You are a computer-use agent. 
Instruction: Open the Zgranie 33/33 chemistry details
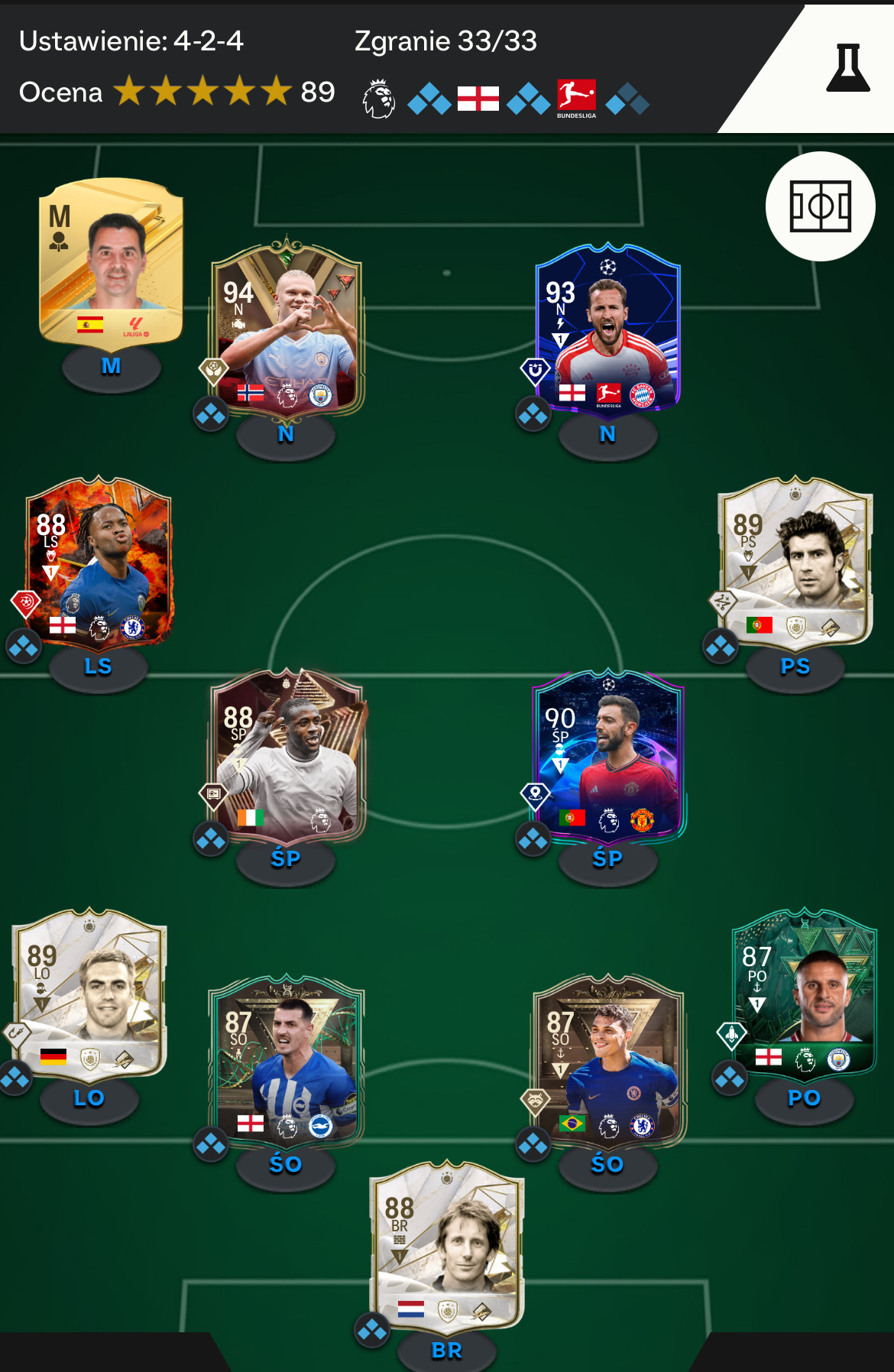pos(445,41)
